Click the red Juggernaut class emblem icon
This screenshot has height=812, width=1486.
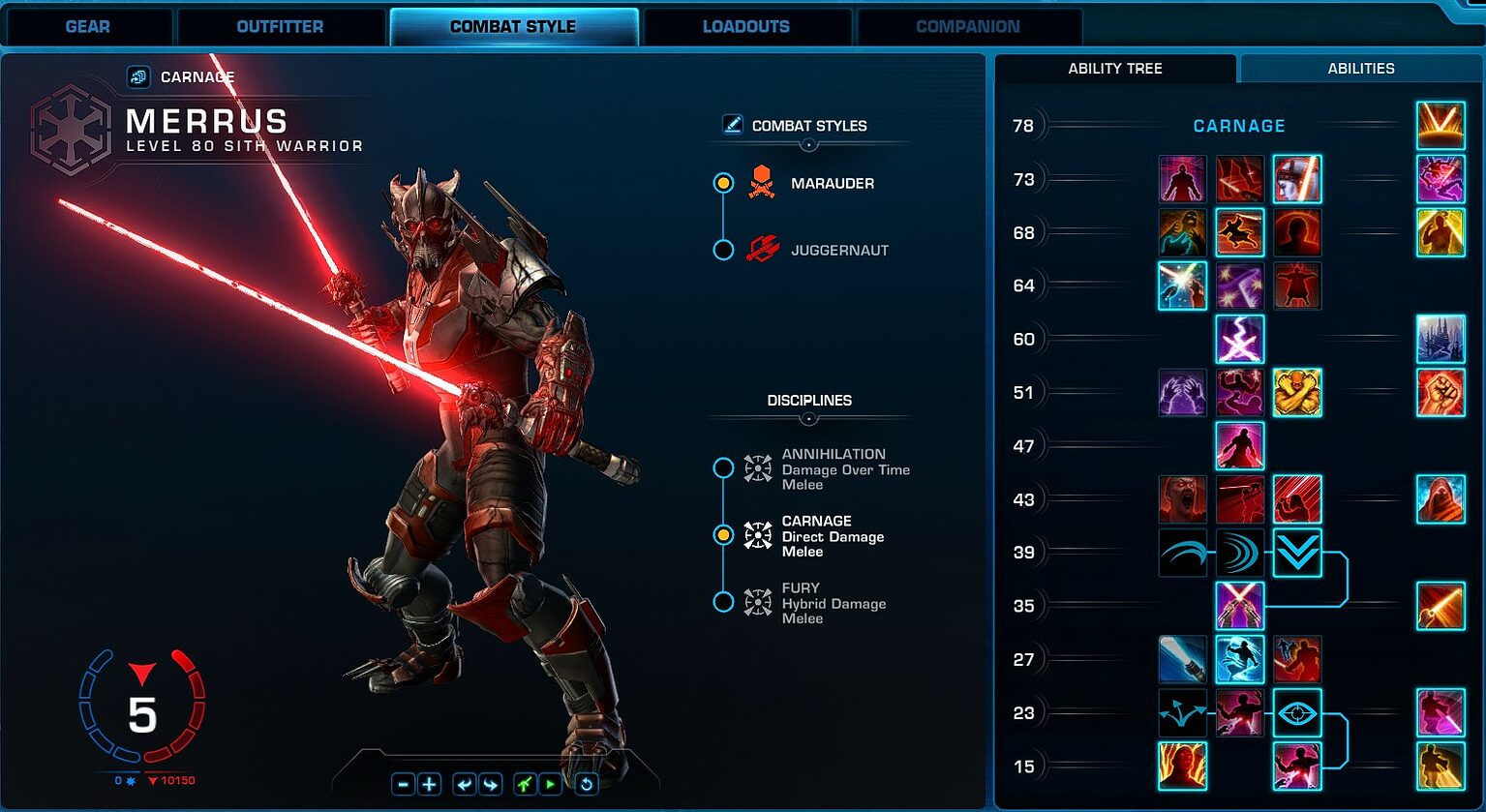(x=762, y=249)
